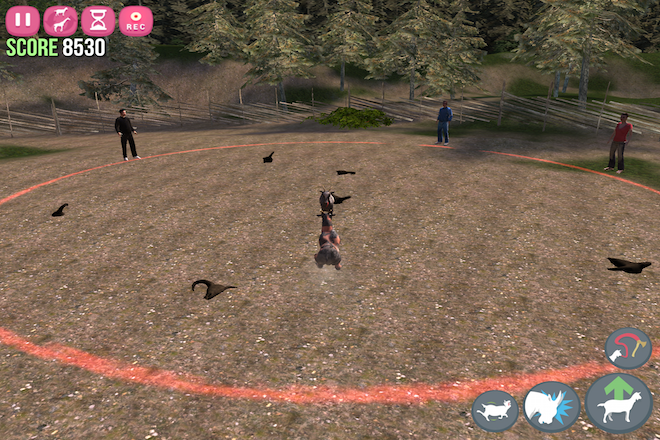Open the goat swap mutator button
The width and height of the screenshot is (660, 440).
pyautogui.click(x=60, y=20)
